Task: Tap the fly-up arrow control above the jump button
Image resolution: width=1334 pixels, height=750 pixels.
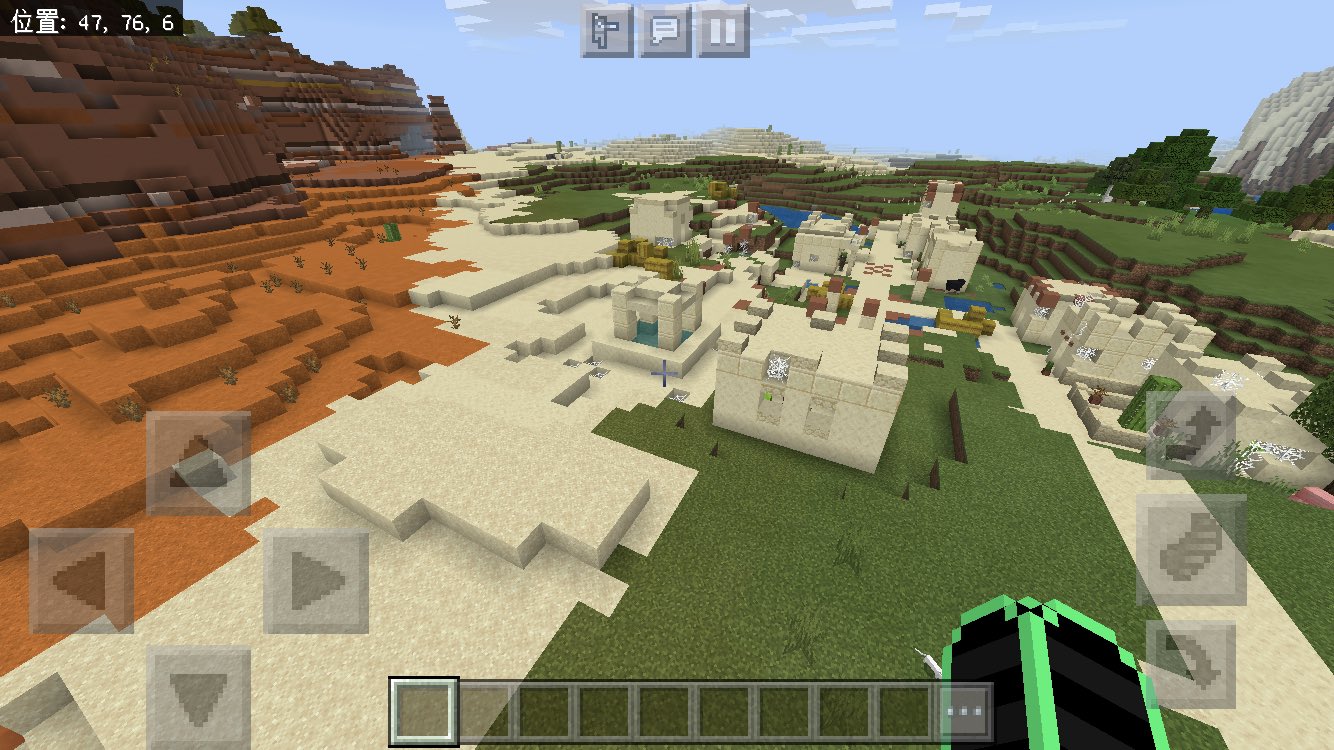Action: 1191,437
